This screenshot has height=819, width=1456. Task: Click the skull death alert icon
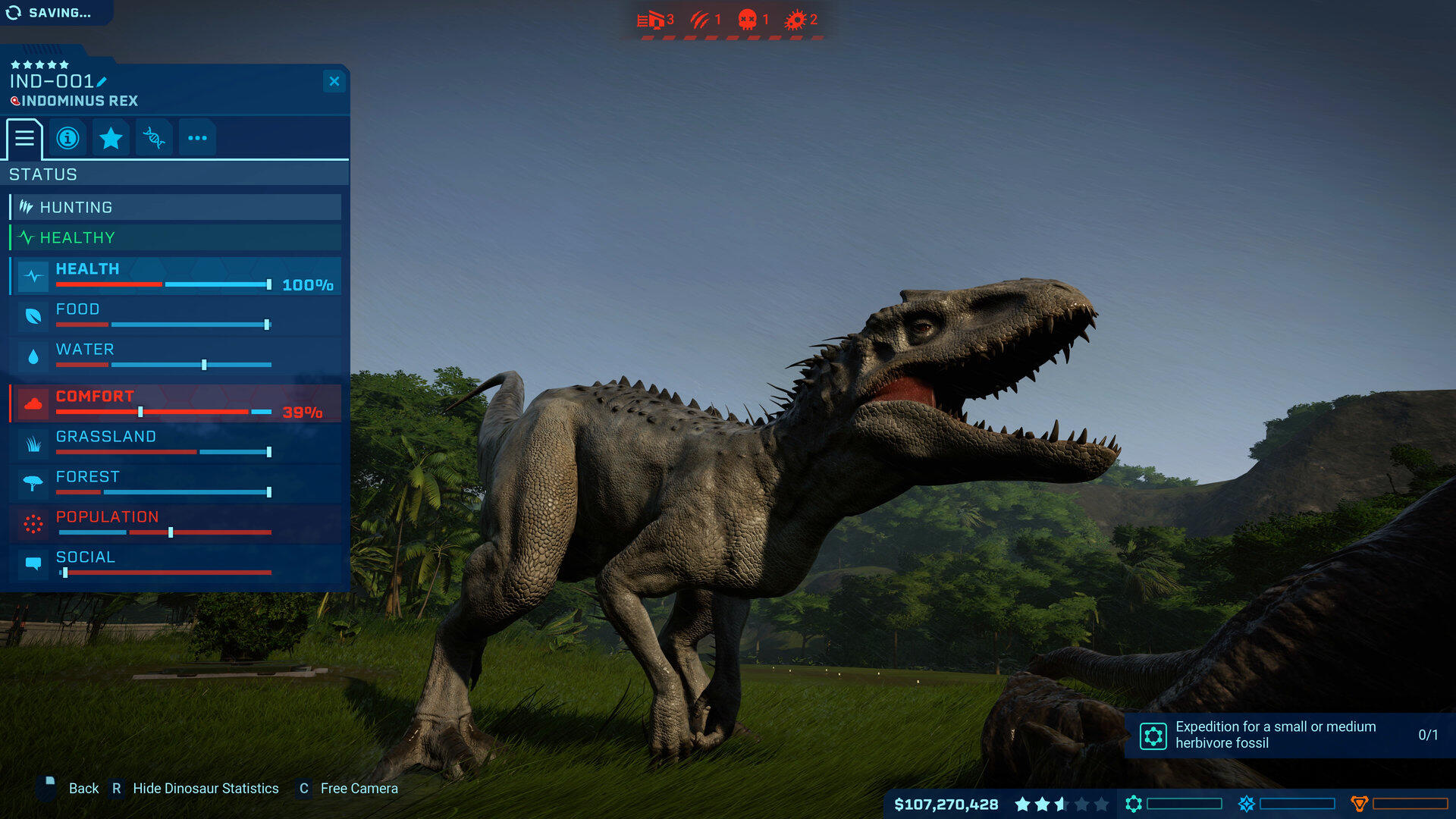tap(747, 20)
